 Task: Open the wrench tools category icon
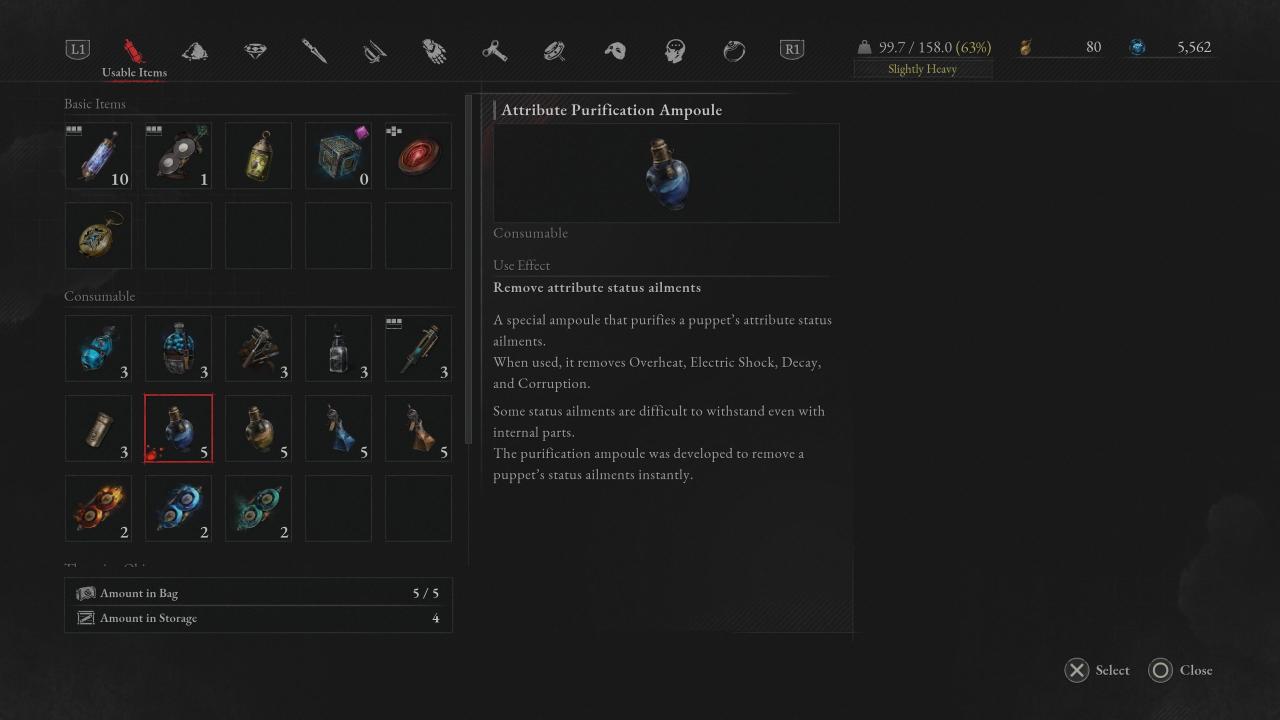(x=494, y=48)
